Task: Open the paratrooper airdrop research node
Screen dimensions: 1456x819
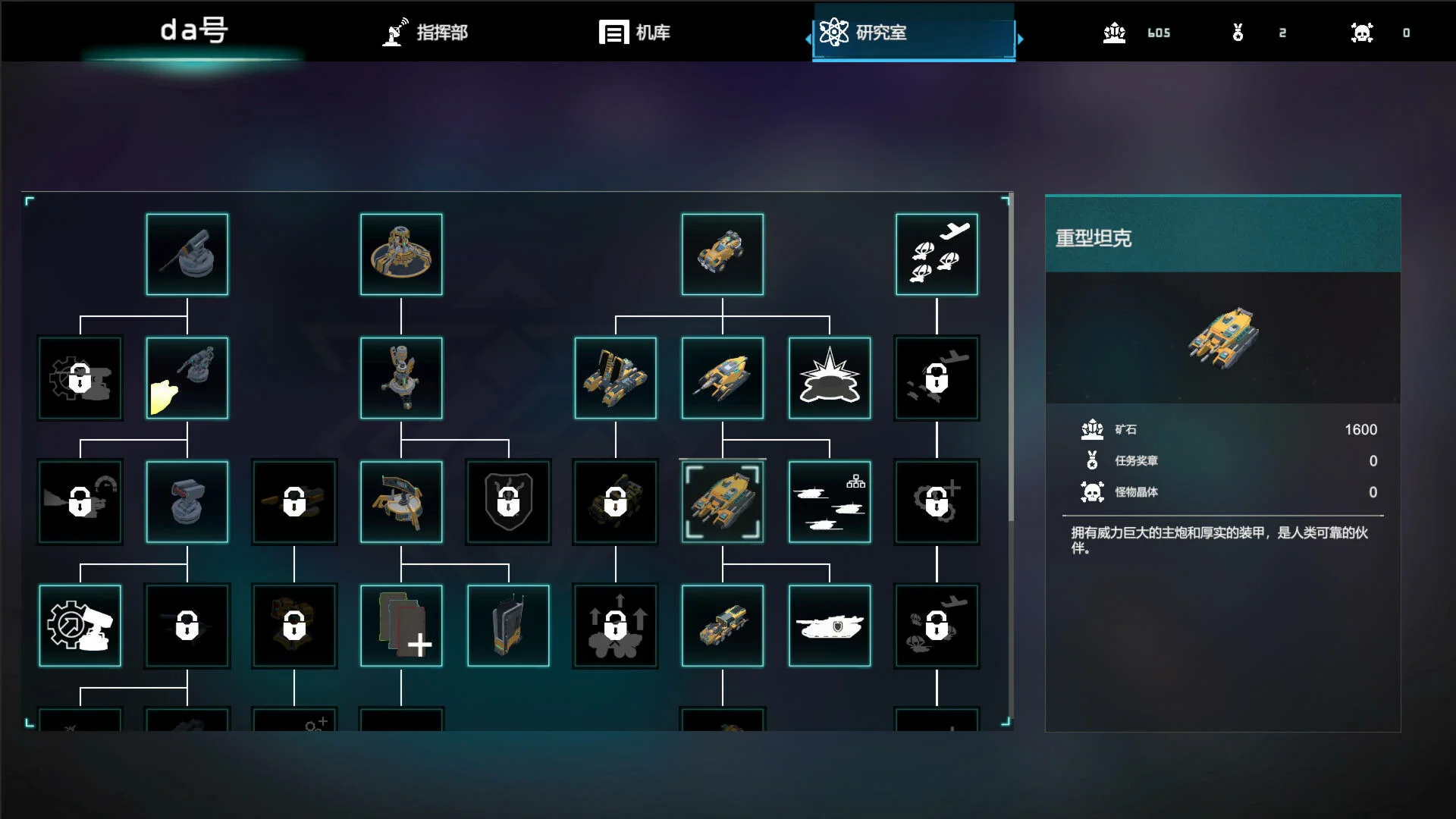Action: pos(937,255)
